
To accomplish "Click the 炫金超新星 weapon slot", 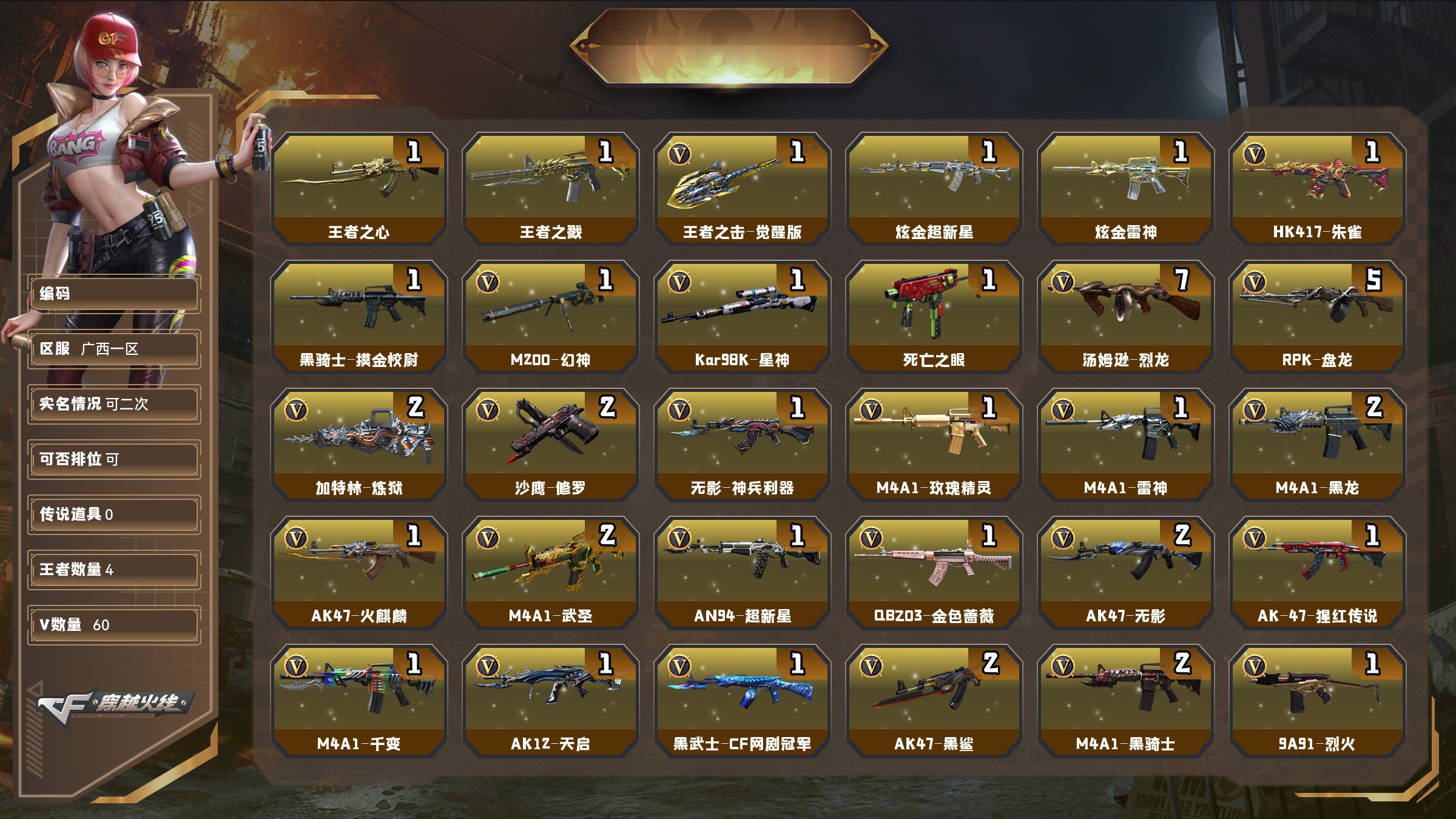I will click(934, 188).
